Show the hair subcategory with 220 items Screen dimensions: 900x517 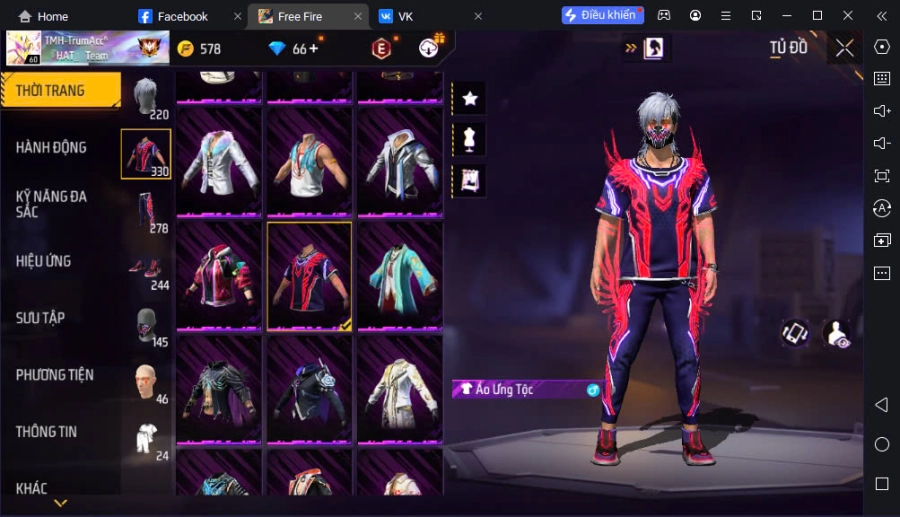click(147, 98)
